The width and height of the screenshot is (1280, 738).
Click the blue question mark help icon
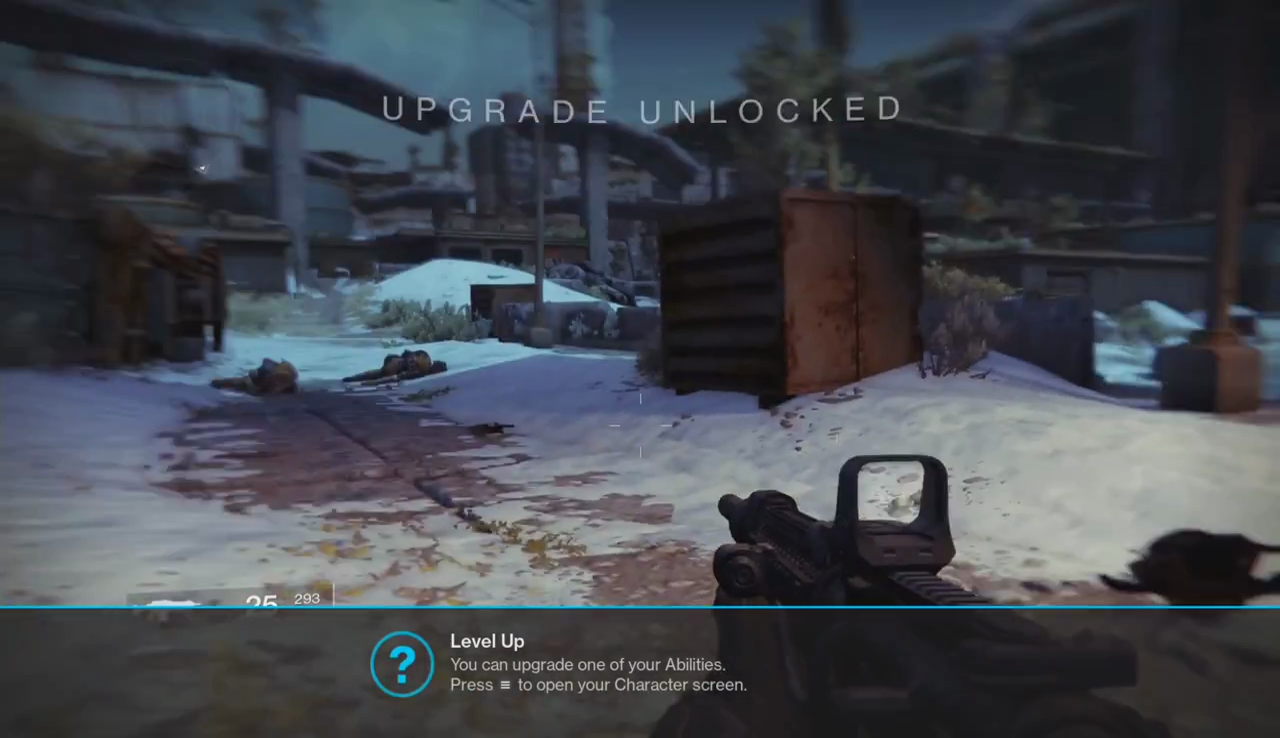point(402,664)
